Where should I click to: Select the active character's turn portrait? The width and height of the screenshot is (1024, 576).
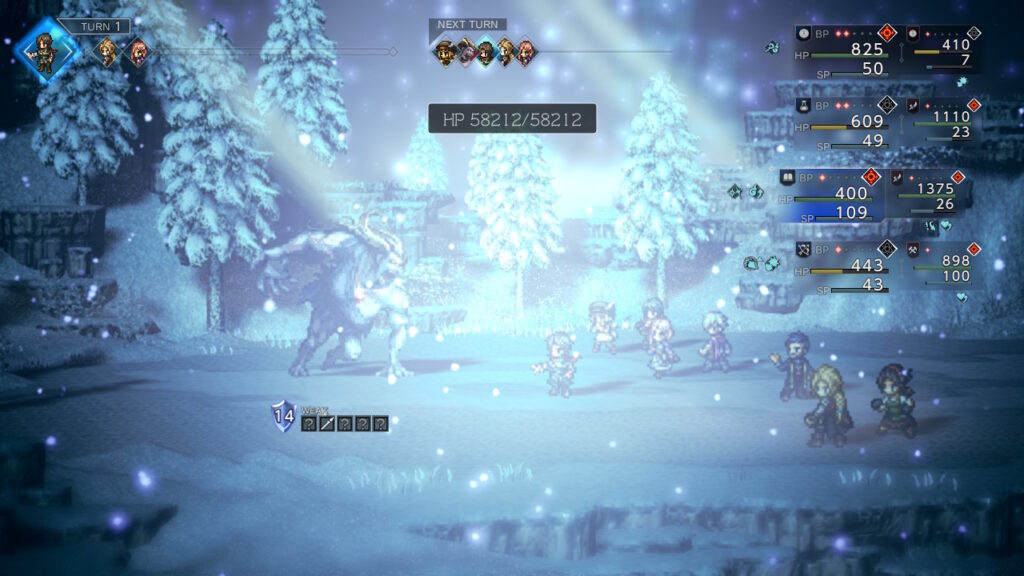(x=44, y=47)
